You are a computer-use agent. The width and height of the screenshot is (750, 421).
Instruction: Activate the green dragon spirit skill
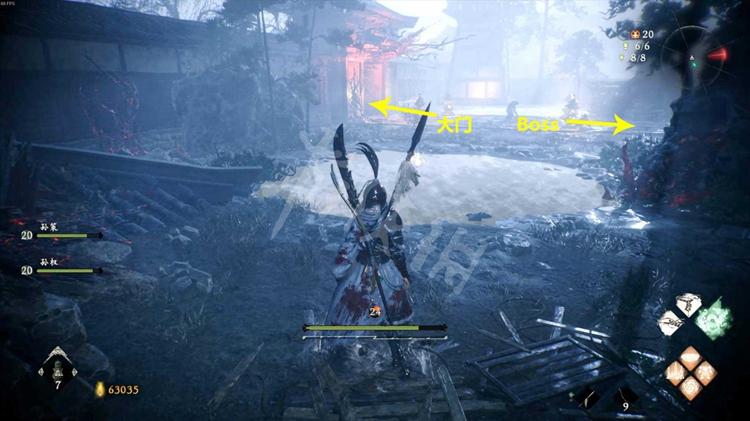coord(713,318)
